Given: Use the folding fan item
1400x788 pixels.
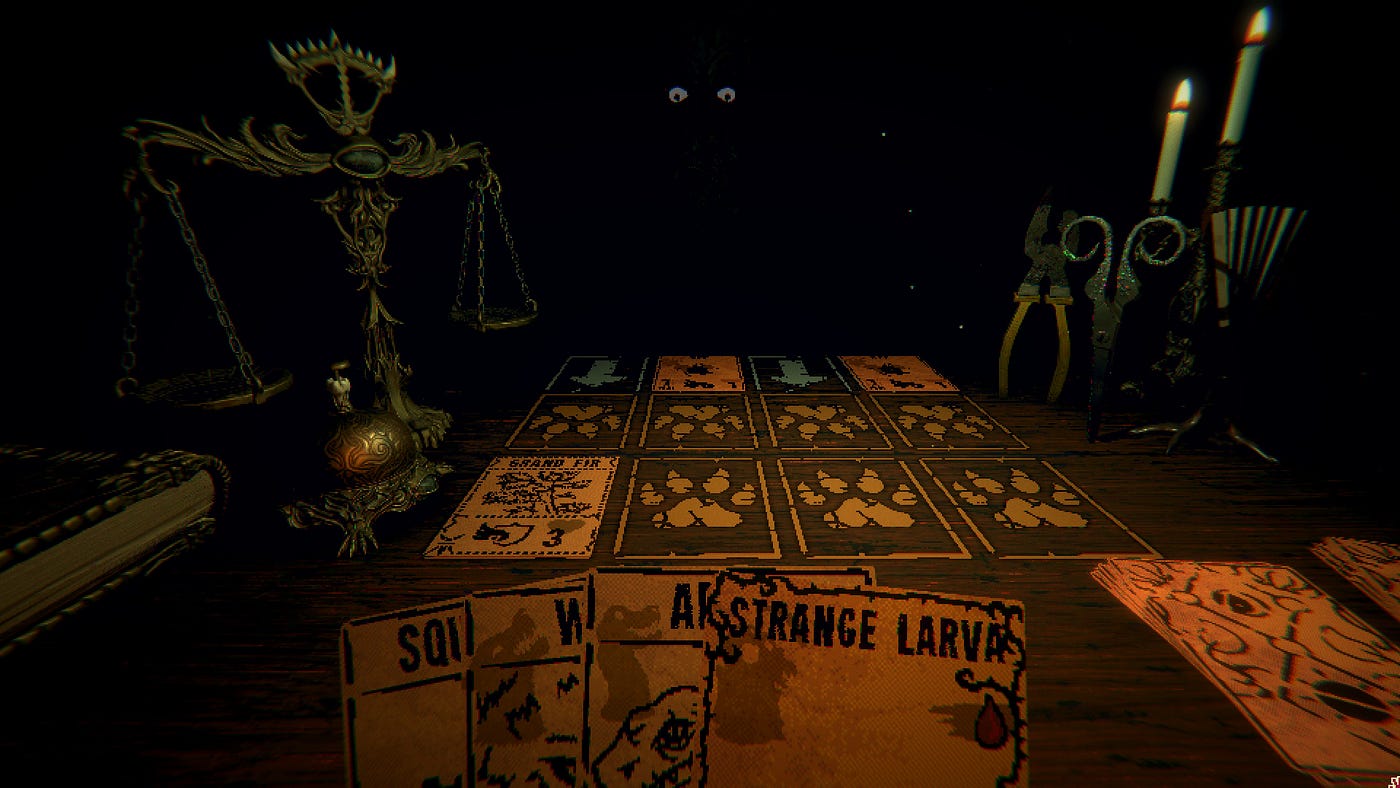Looking at the screenshot, I should (x=1258, y=250).
